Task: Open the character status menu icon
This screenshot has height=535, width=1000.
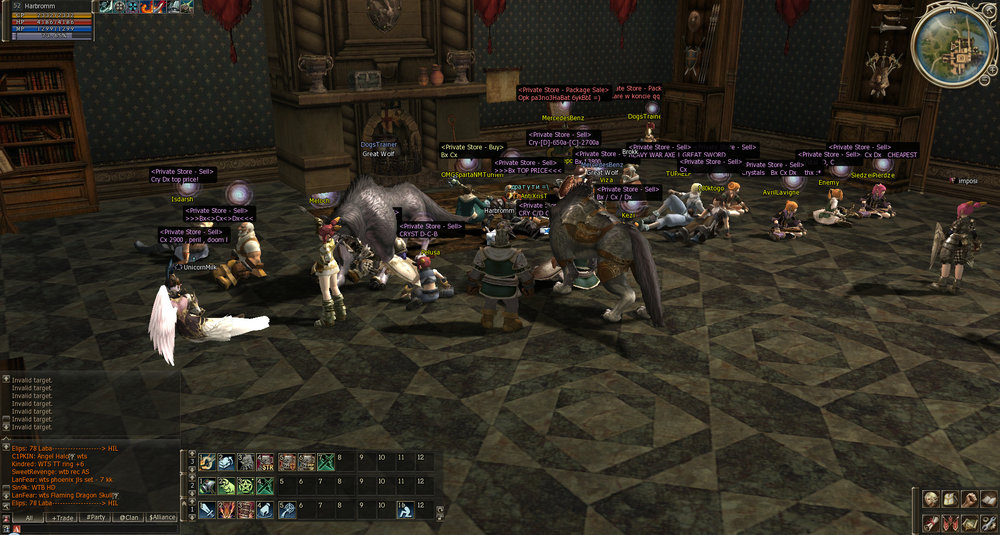Action: (929, 499)
